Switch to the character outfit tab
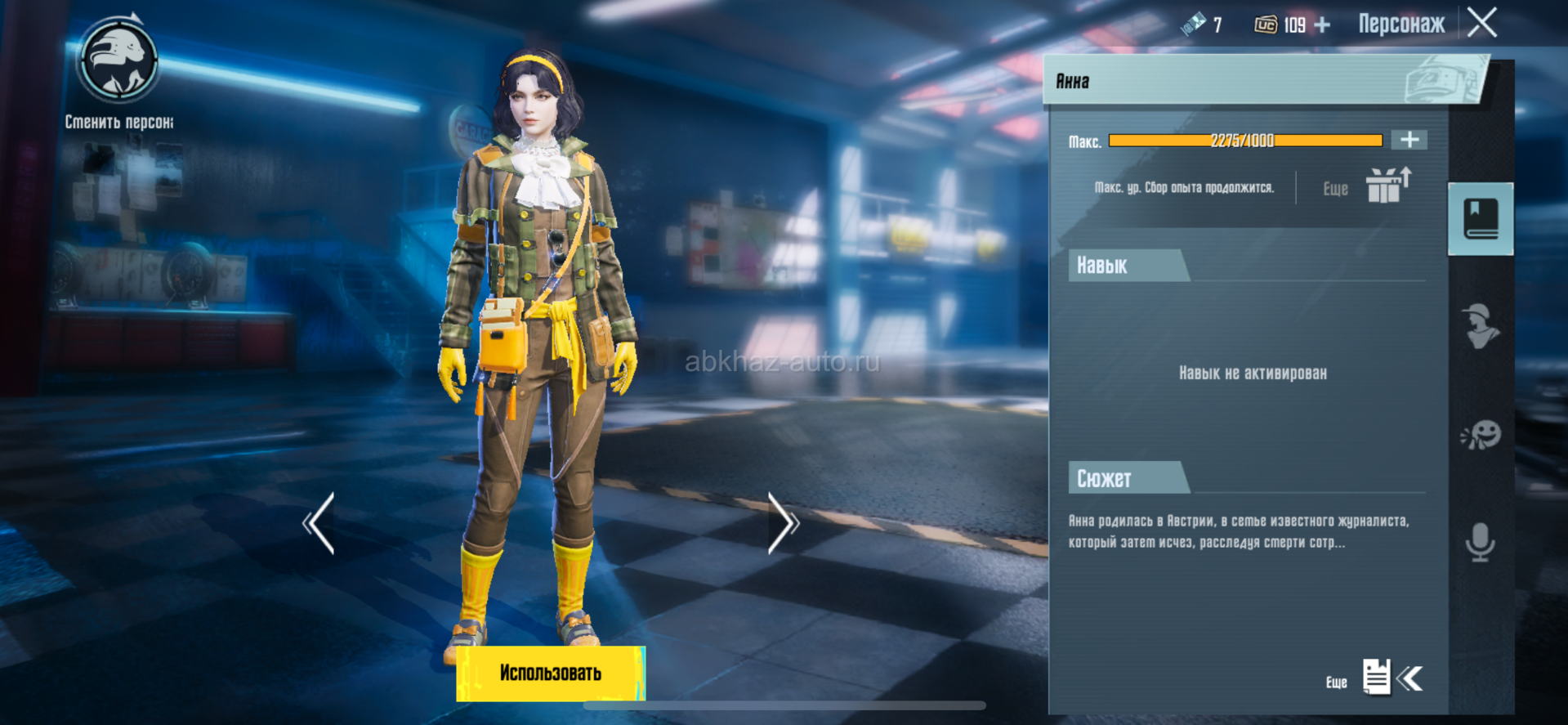Image resolution: width=1568 pixels, height=725 pixels. (x=1480, y=326)
